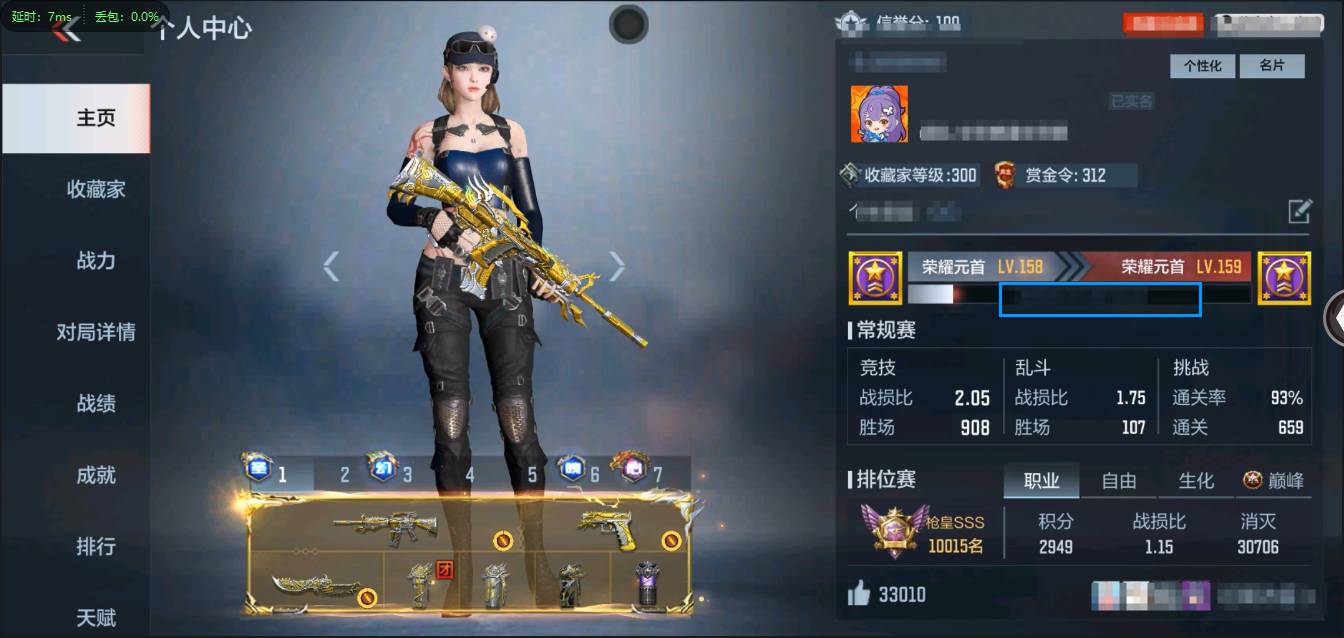Click the purple-haired player avatar
Viewport: 1344px width, 638px height.
(879, 113)
